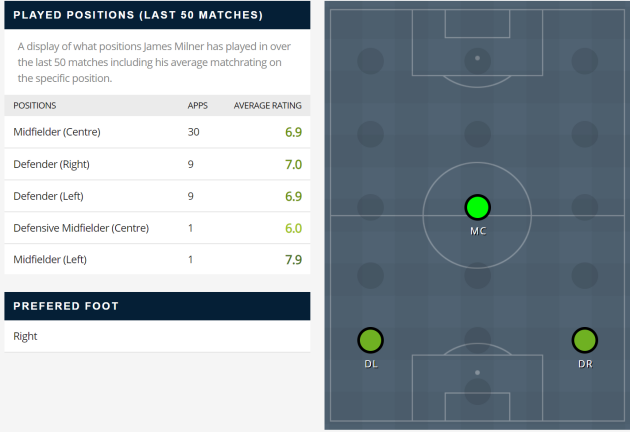Select the Defensive Midfielder (Centre) row
The height and width of the screenshot is (432, 630).
tap(157, 228)
